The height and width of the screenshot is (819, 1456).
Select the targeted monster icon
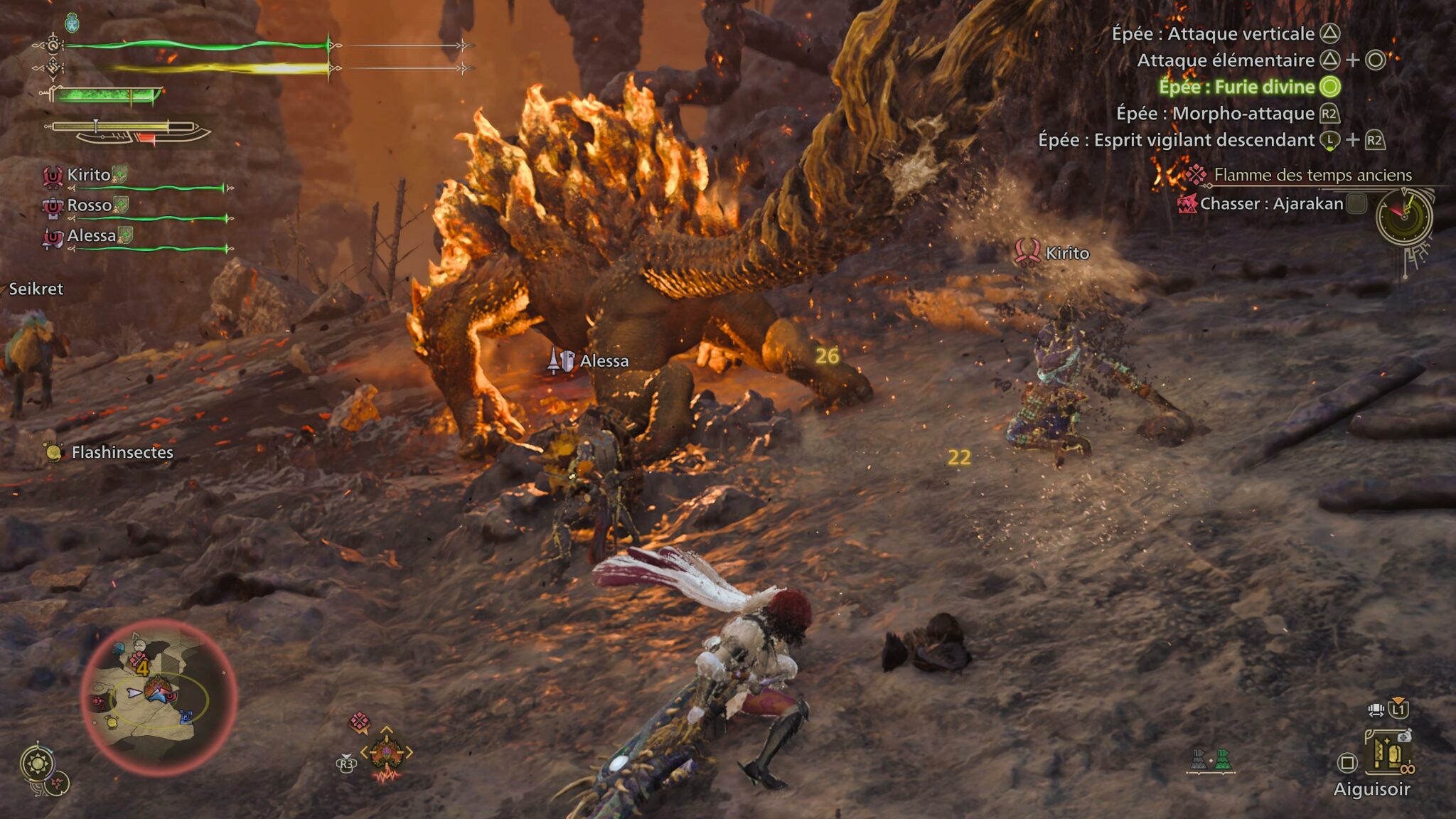tap(386, 752)
